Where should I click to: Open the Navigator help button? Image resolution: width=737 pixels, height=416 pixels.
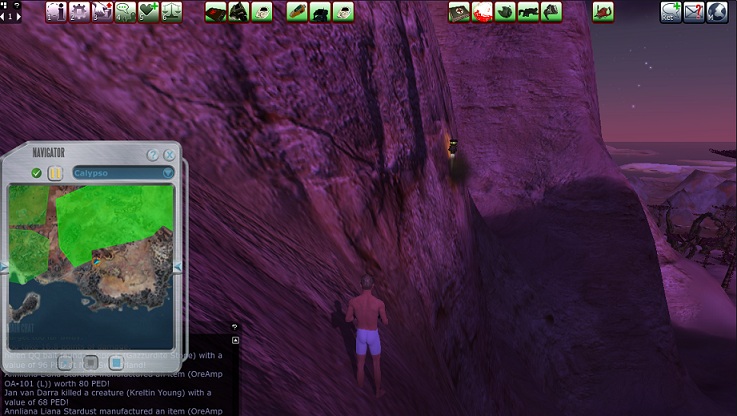[153, 155]
